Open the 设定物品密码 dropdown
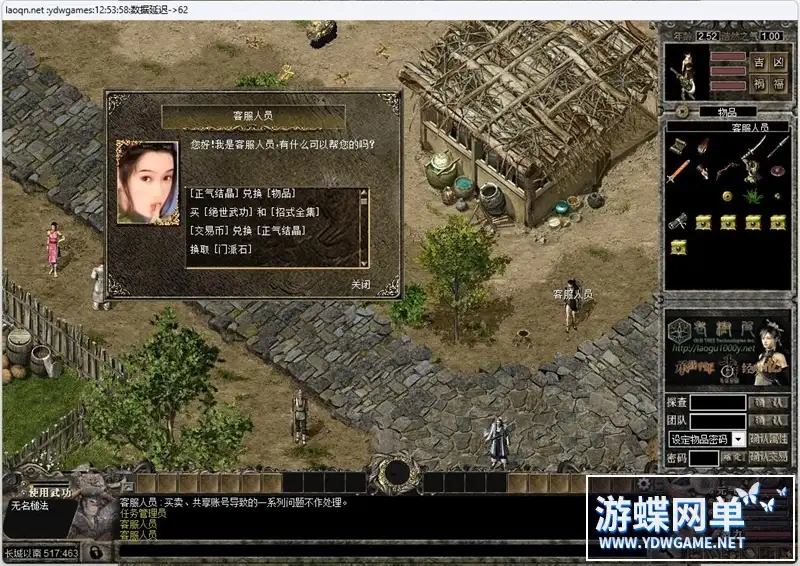This screenshot has height=566, width=800. [738, 439]
